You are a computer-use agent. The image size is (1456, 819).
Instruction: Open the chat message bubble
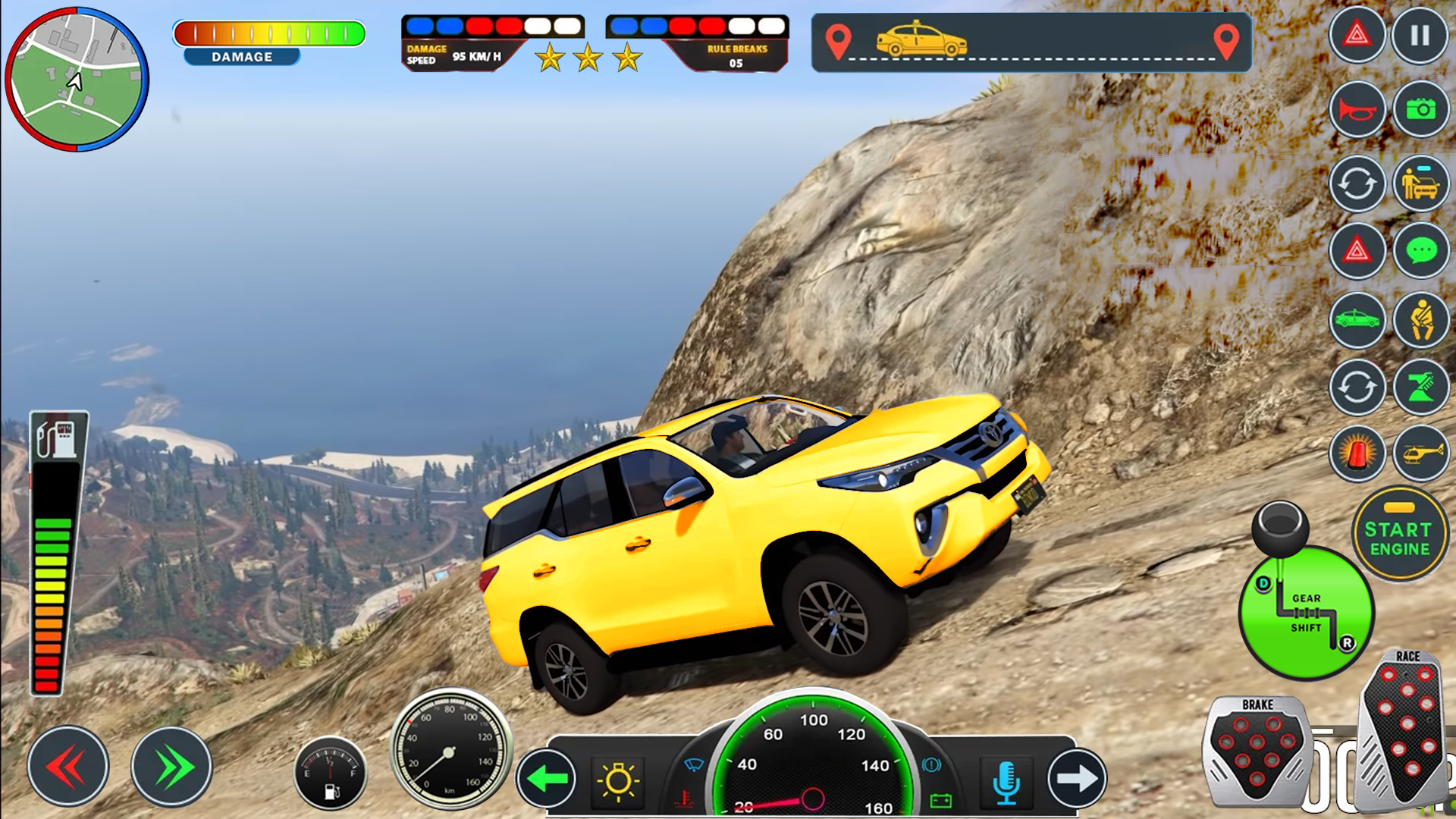(1420, 250)
